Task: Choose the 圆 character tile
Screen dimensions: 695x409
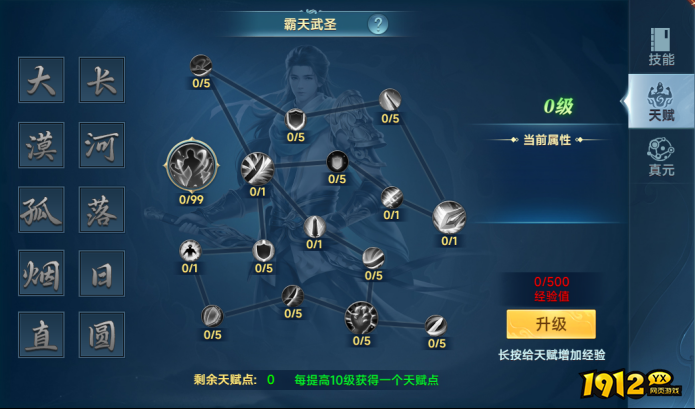Action: coord(102,335)
